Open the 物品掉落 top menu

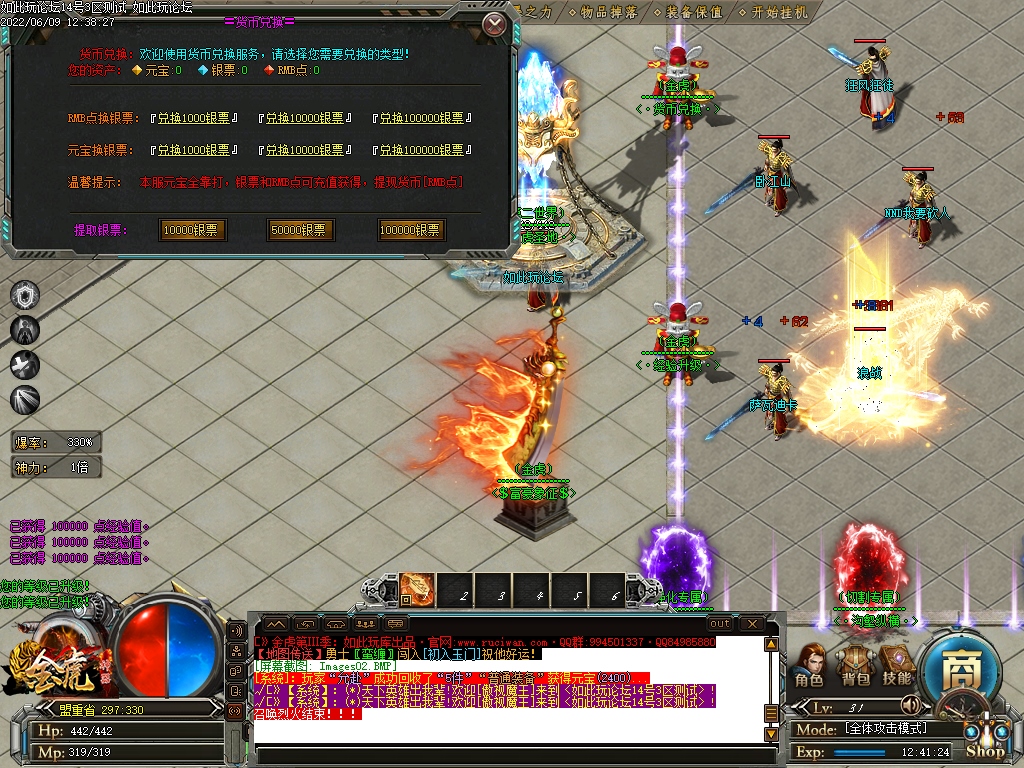click(x=606, y=12)
